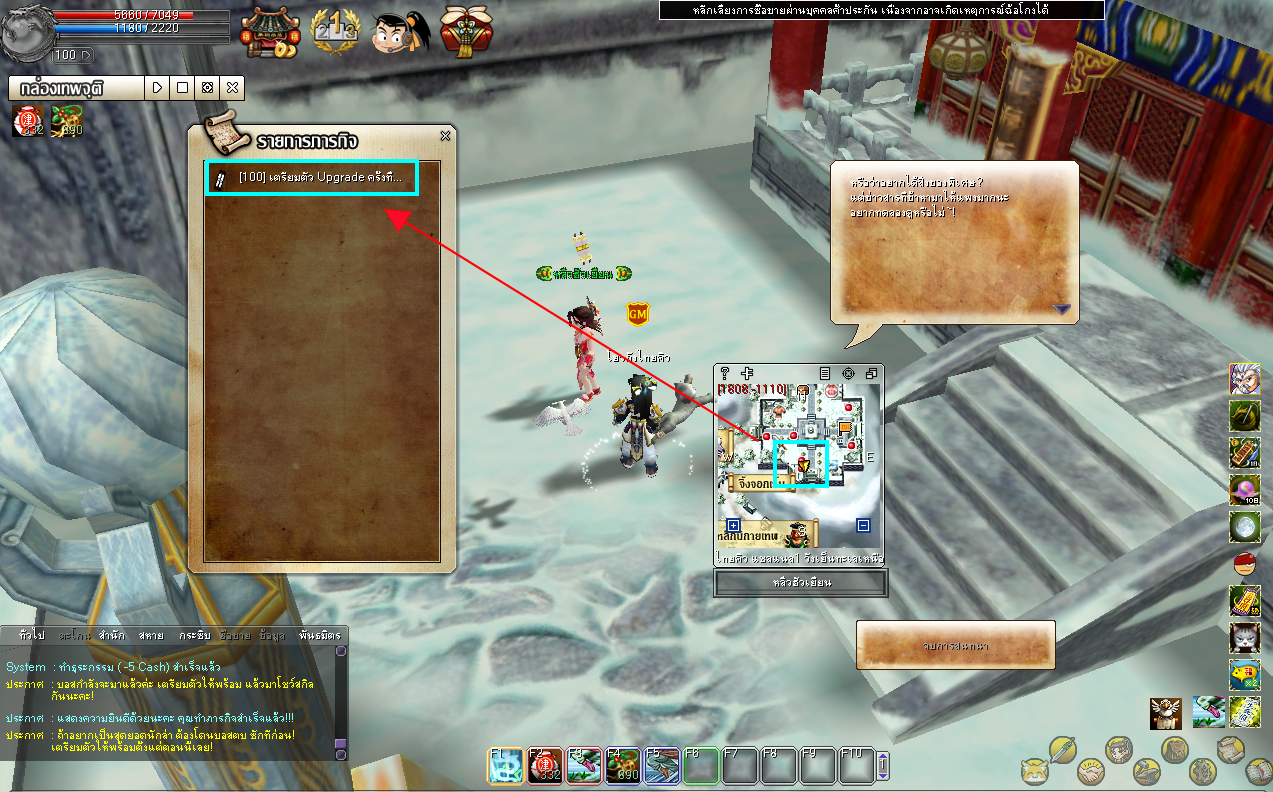Close the auto-box bar with its X
The height and width of the screenshot is (792, 1273).
tap(232, 88)
